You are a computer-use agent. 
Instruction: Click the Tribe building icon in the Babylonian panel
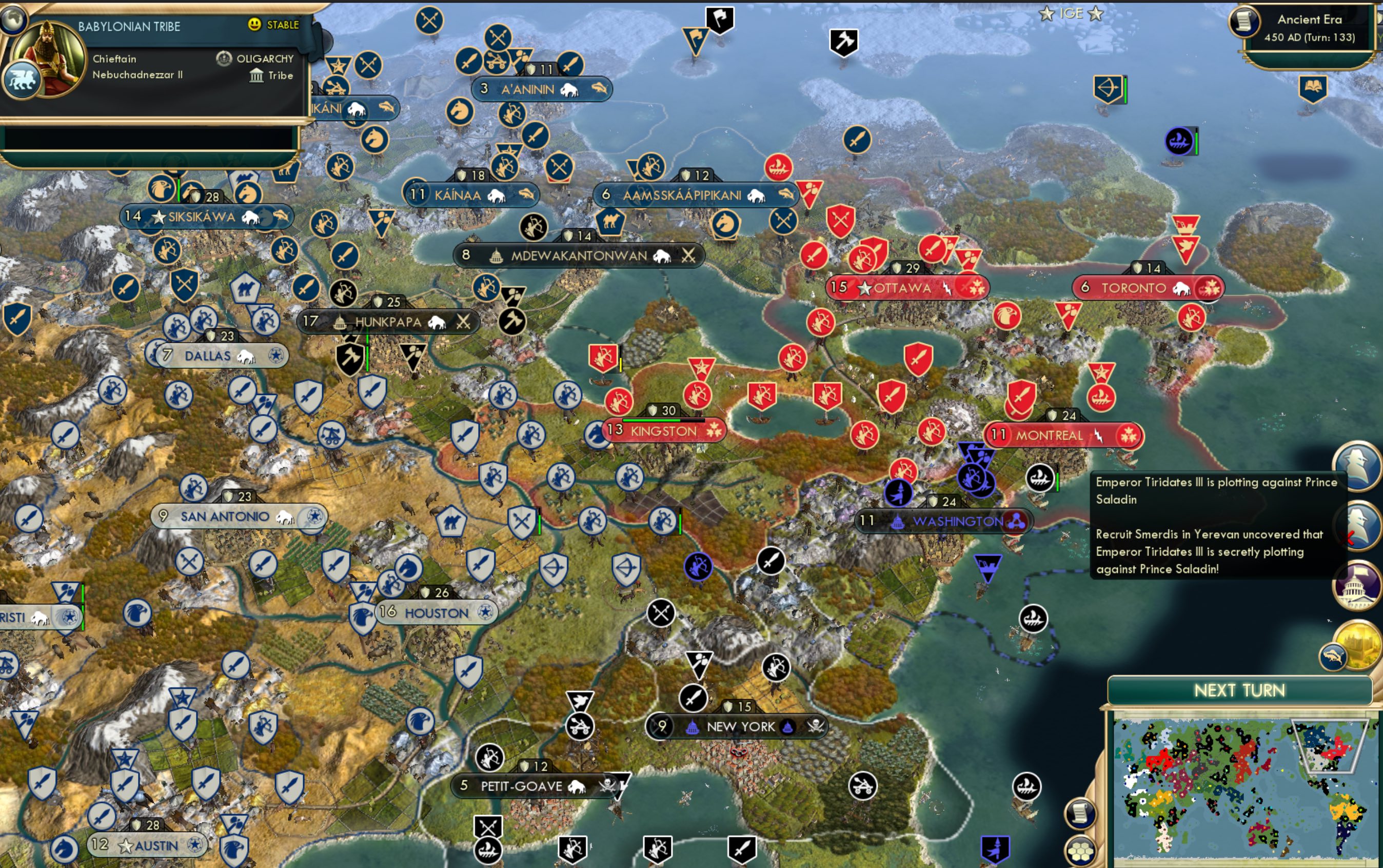(x=256, y=75)
